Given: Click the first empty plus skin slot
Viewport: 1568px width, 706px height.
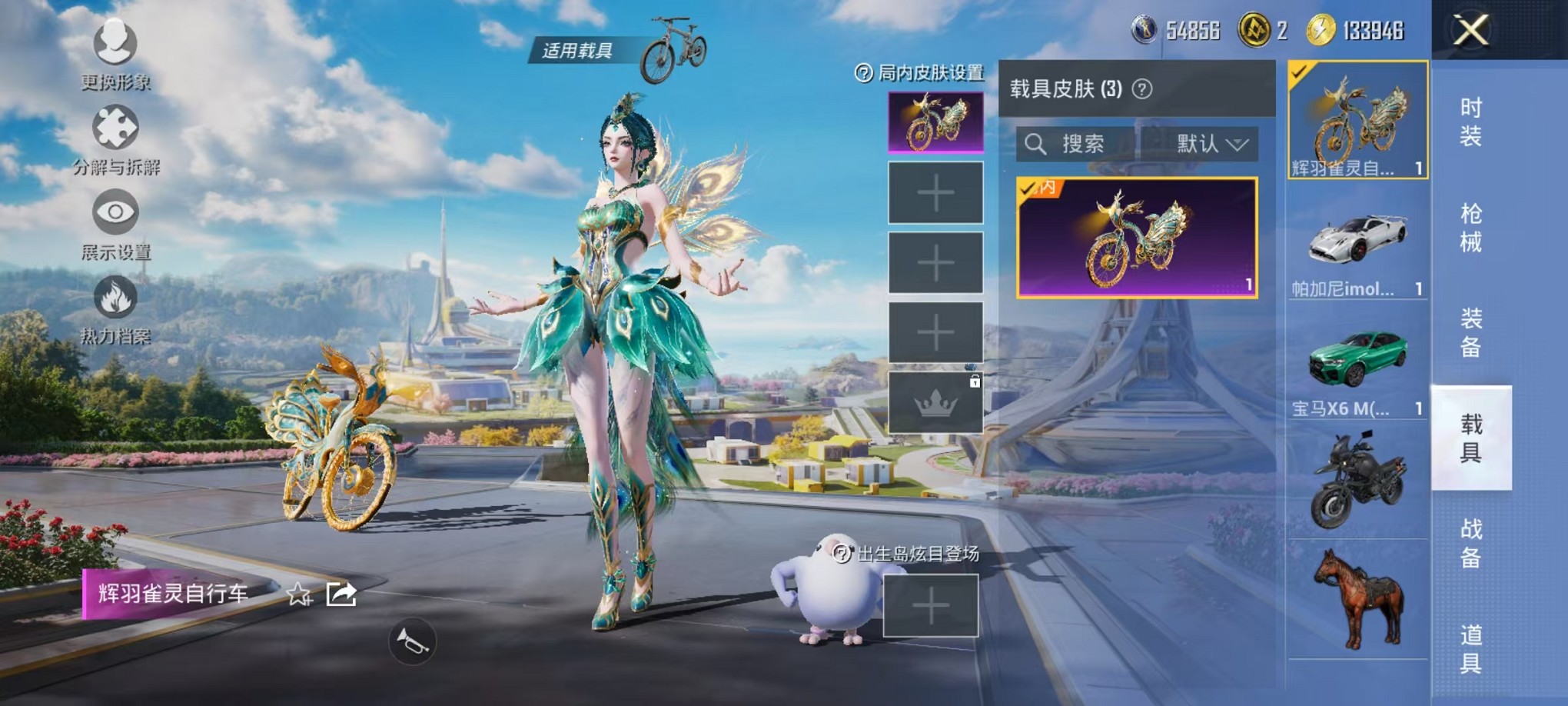Looking at the screenshot, I should 935,192.
